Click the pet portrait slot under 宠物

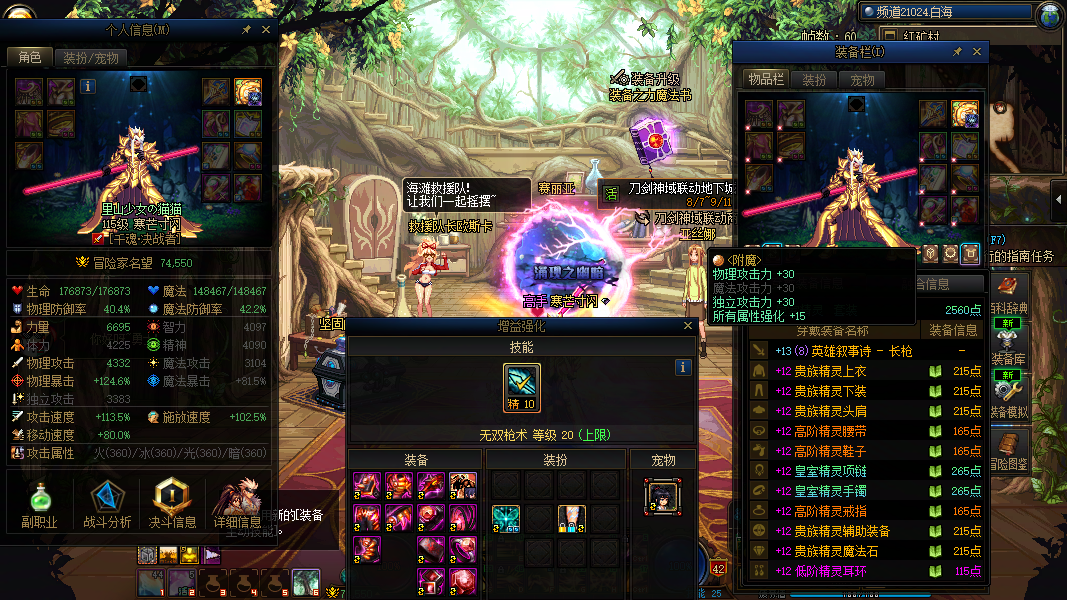662,496
